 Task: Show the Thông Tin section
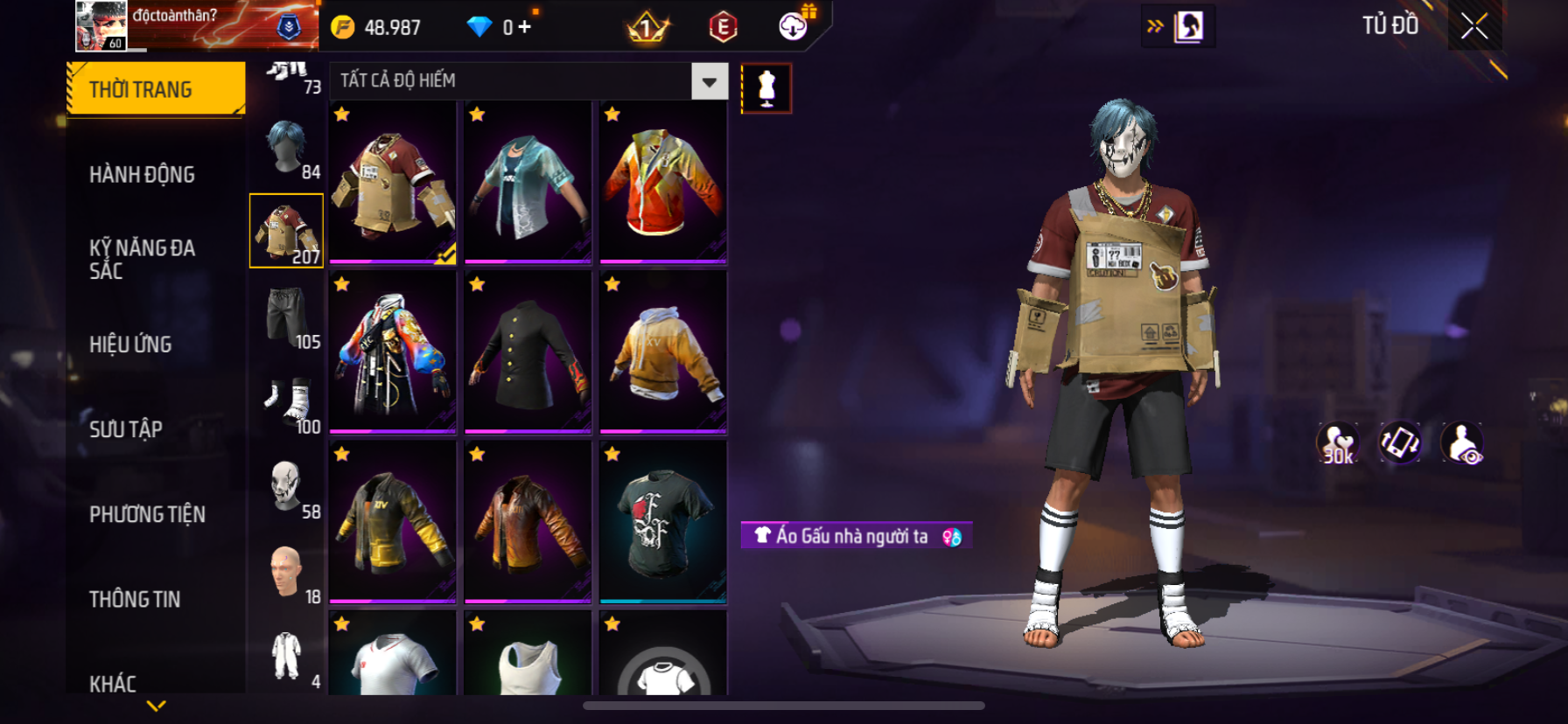click(135, 599)
